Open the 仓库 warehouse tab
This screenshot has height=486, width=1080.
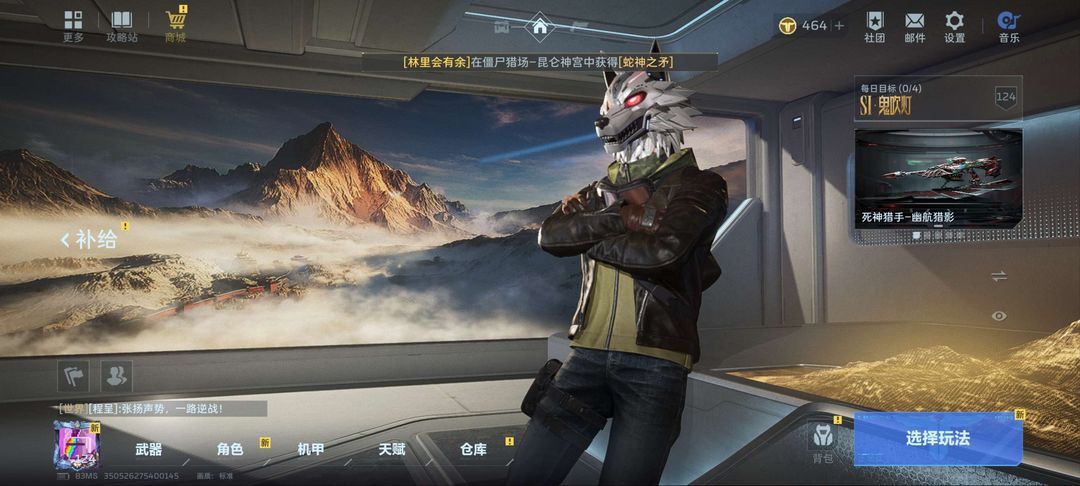coord(473,450)
